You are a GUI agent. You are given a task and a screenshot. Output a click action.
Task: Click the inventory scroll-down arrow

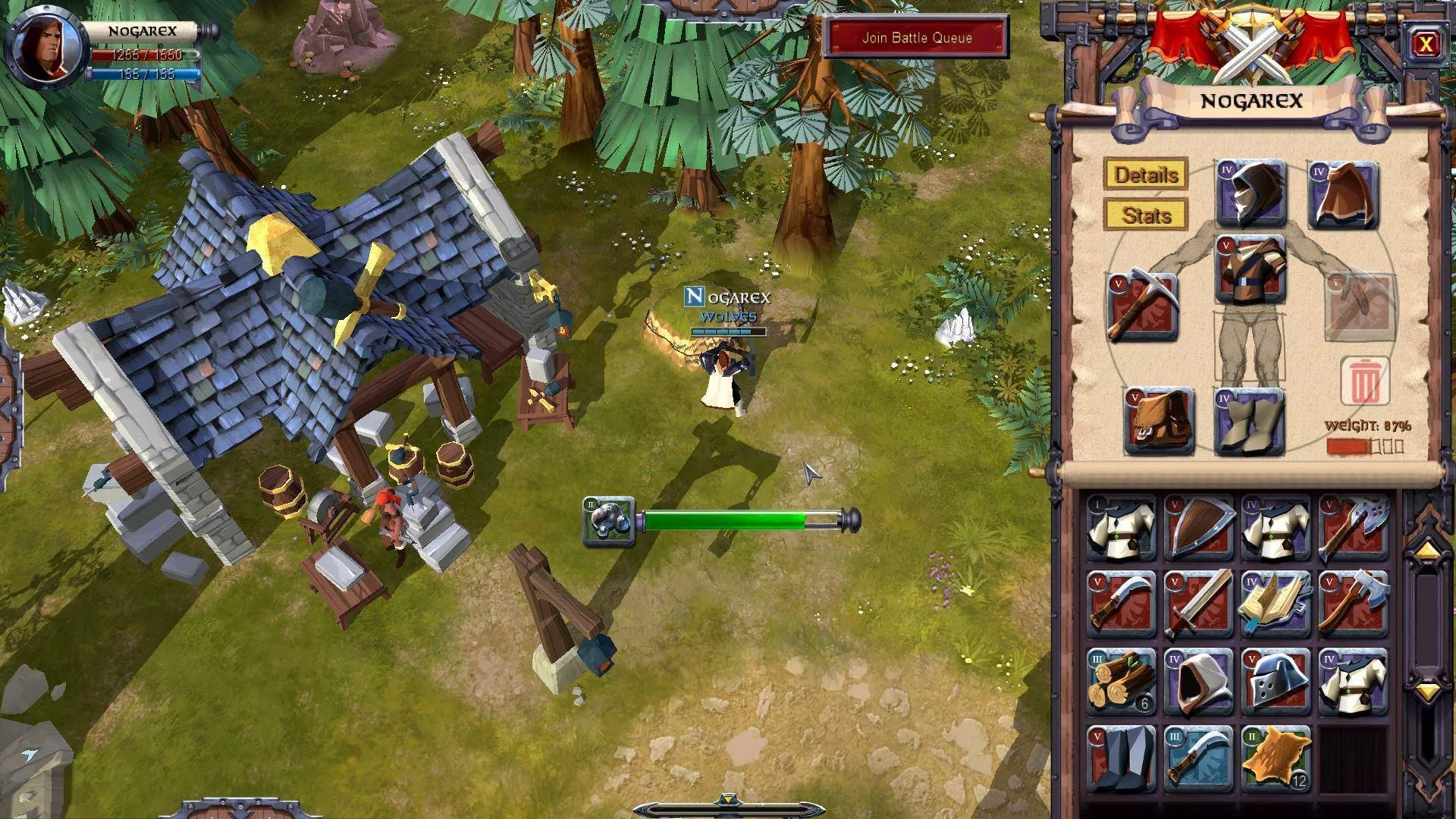point(1426,691)
